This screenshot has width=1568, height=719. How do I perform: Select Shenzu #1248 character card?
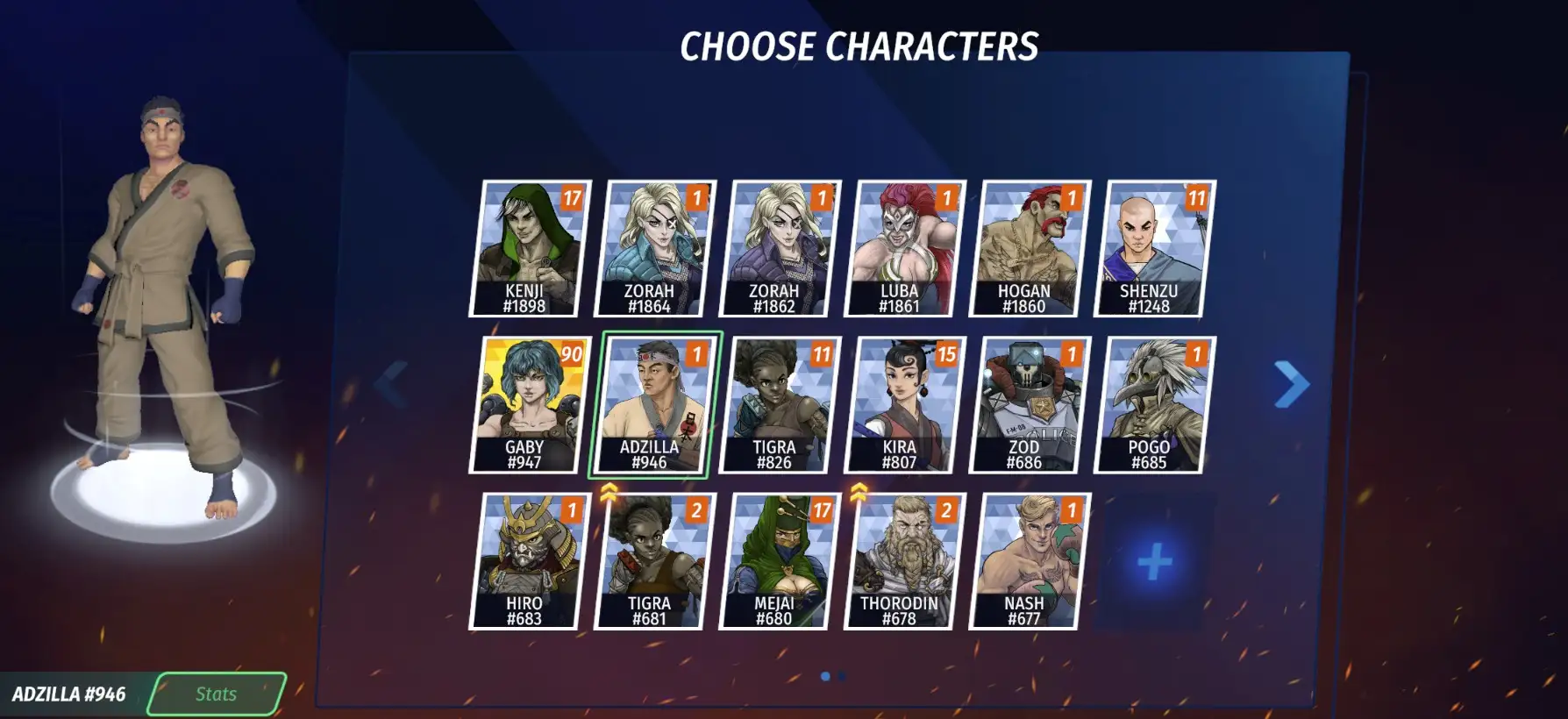click(1154, 248)
